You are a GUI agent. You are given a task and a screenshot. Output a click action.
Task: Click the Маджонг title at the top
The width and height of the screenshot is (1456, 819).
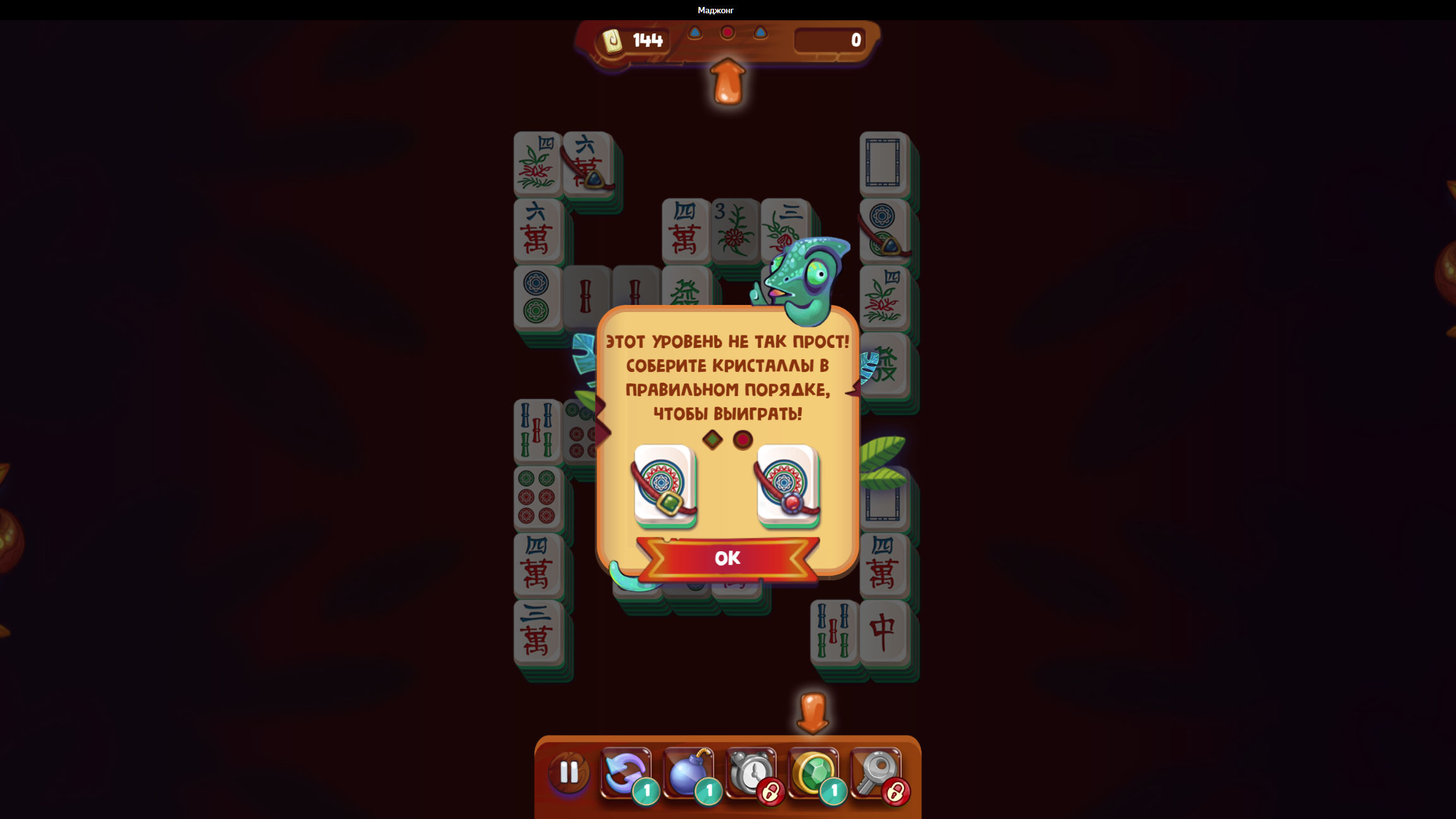click(x=715, y=9)
